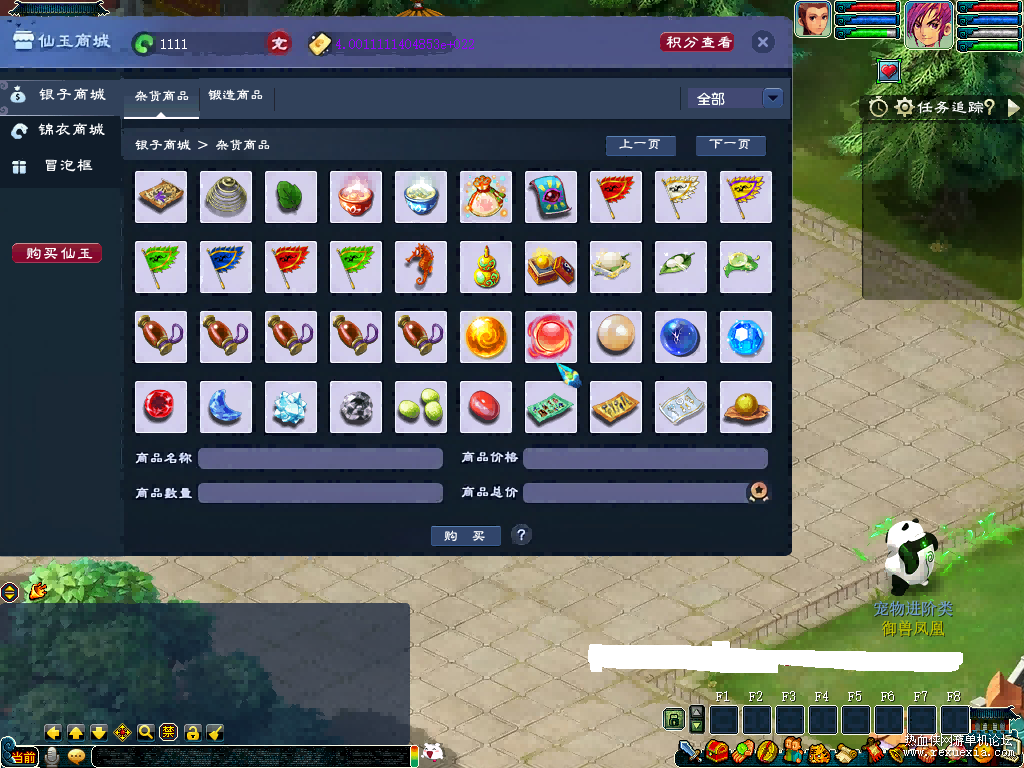Click the 购买仙玉 button
The width and height of the screenshot is (1024, 768).
57,253
